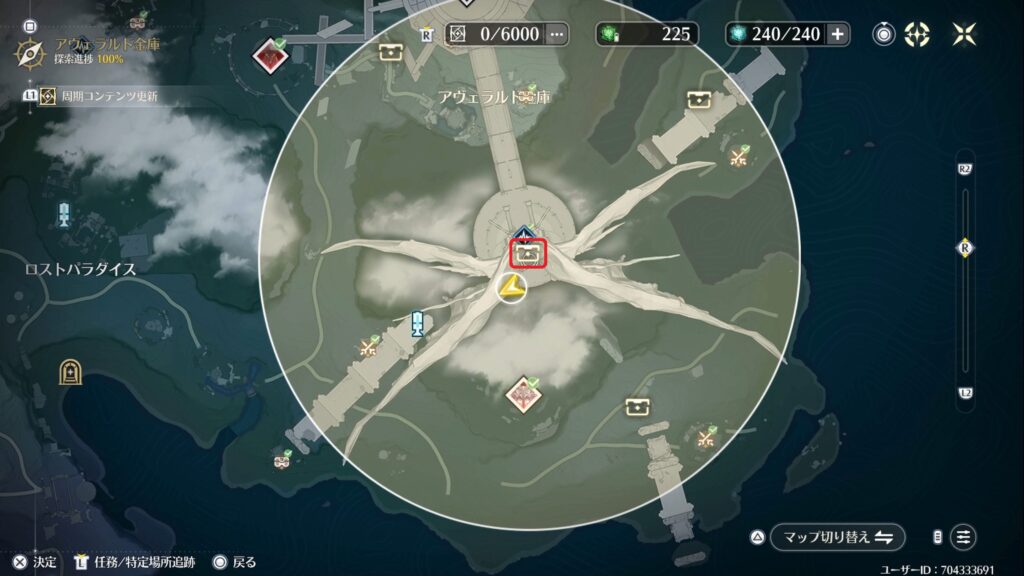Close the map with the X-shaped icon
Screen dimensions: 1024x576
(964, 34)
